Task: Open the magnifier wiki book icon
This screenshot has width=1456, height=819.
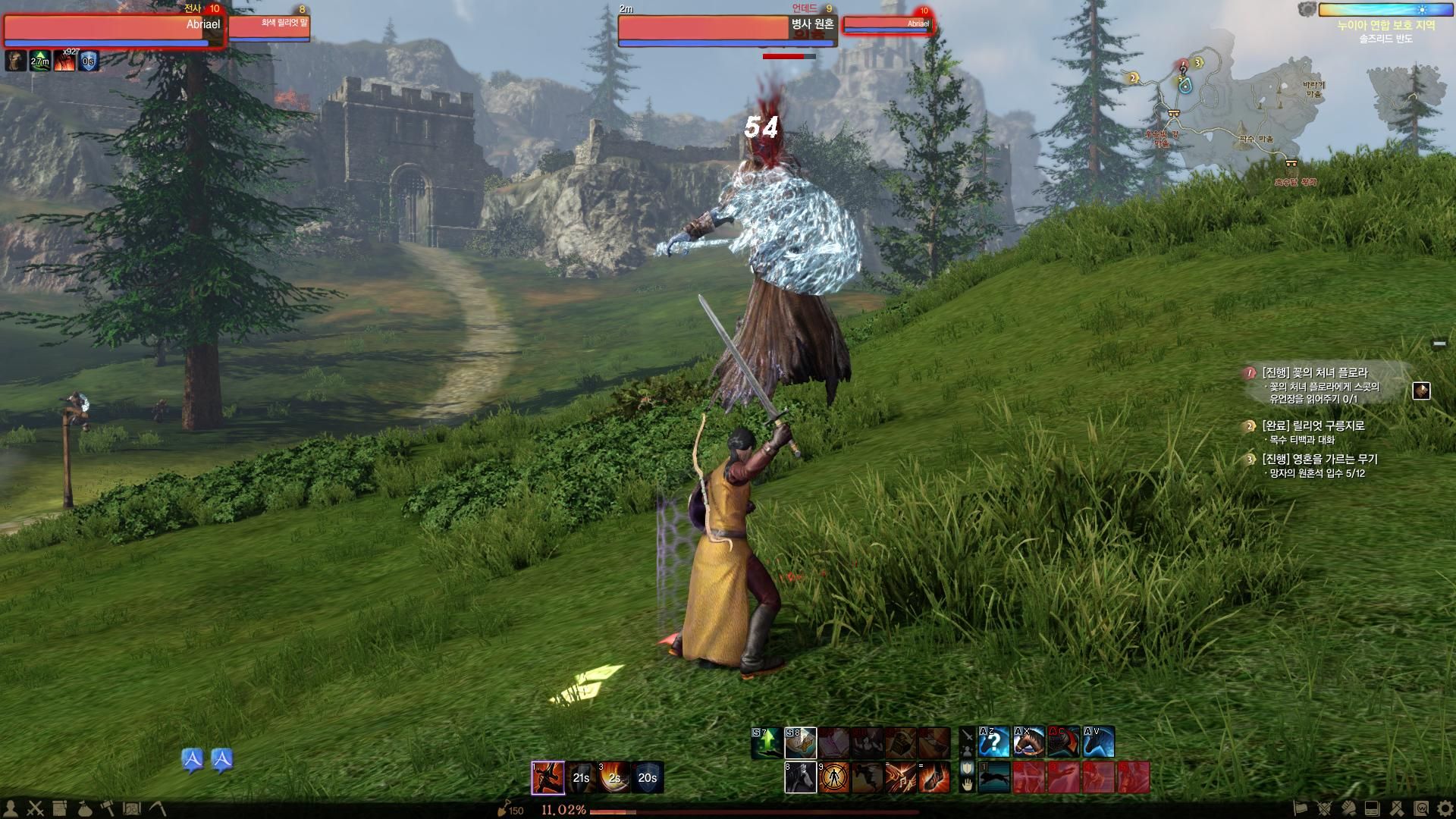Action: [1420, 808]
